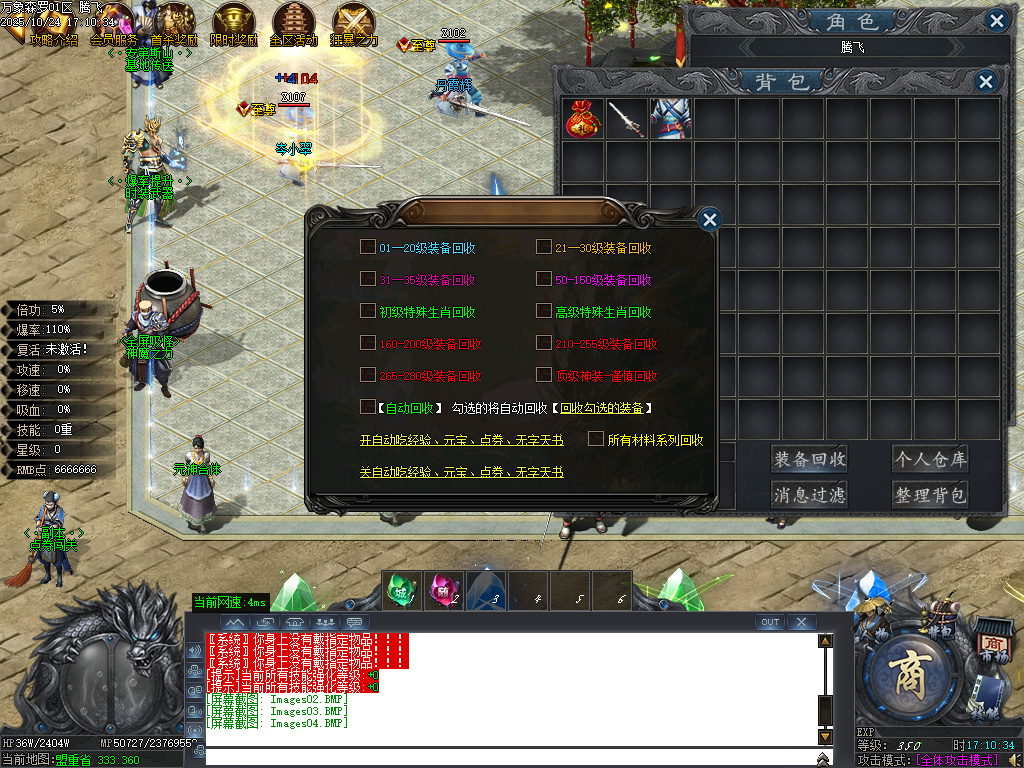Check the 50-150级装备回收 box
The width and height of the screenshot is (1024, 768).
(544, 279)
